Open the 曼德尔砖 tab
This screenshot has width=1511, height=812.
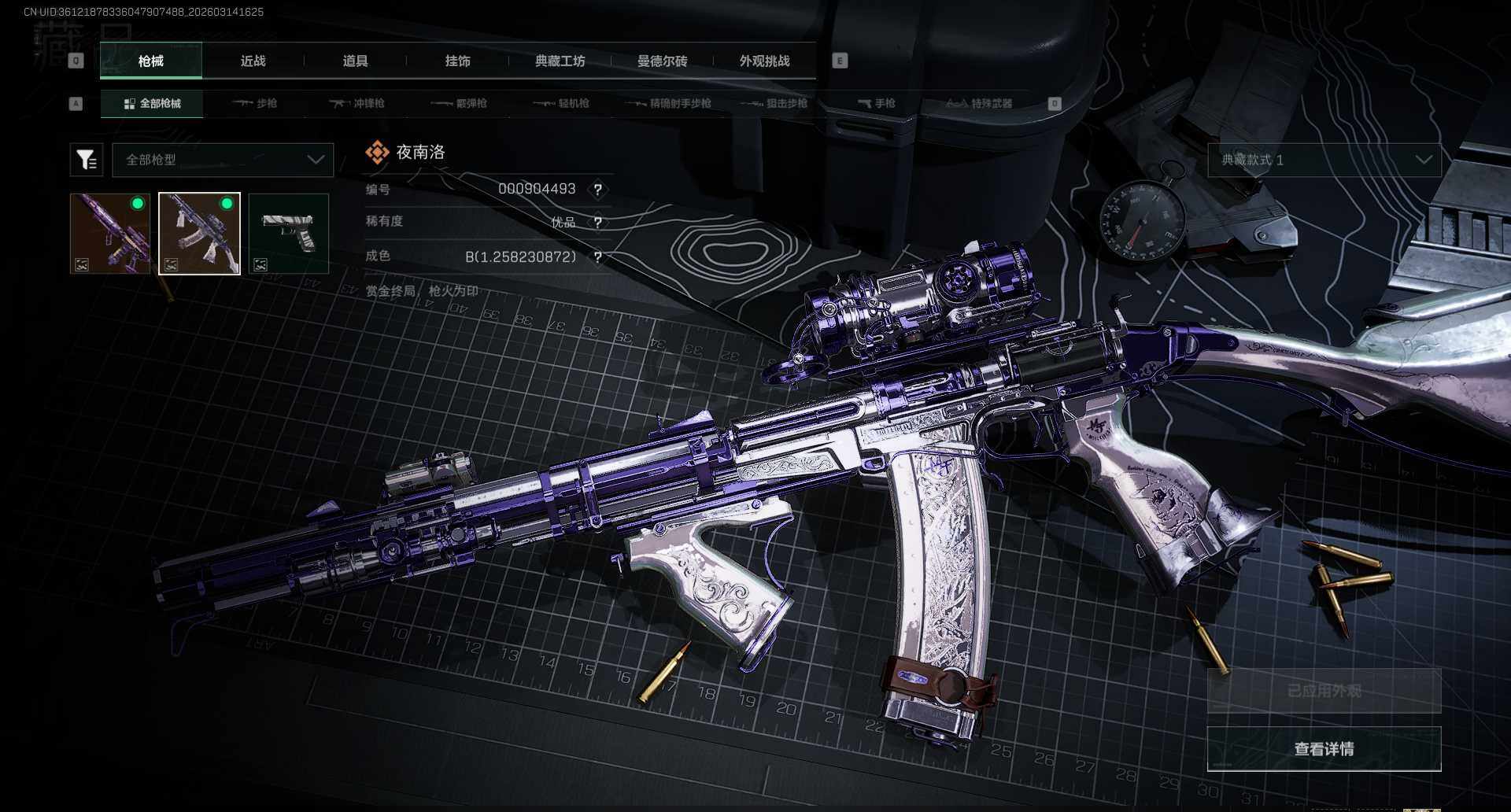coord(662,61)
